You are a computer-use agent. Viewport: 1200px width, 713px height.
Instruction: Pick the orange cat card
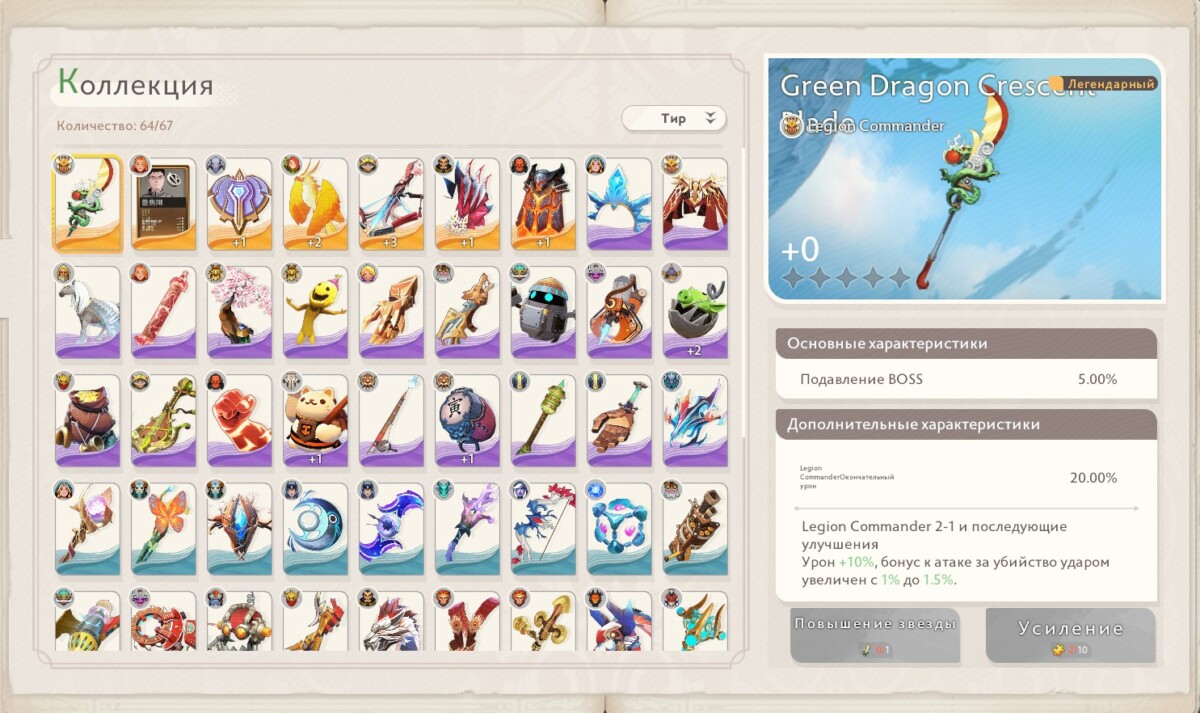point(315,420)
